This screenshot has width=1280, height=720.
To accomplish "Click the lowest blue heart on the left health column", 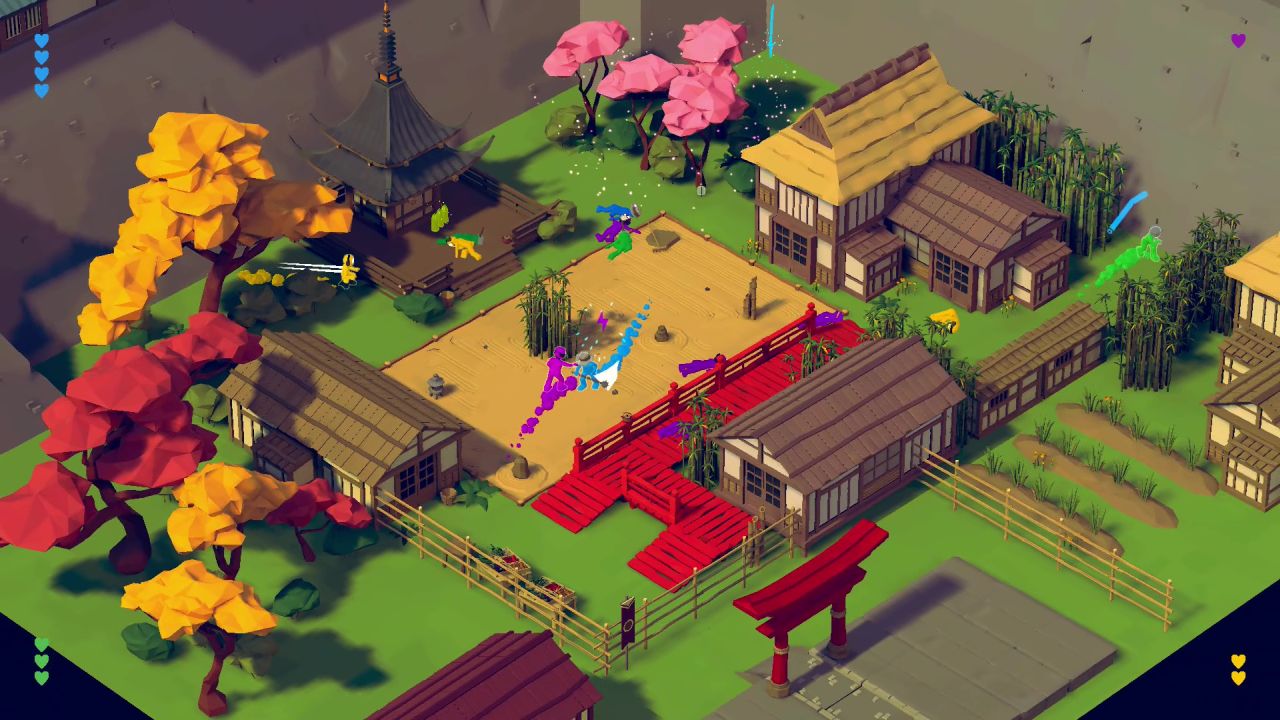I will click(41, 92).
